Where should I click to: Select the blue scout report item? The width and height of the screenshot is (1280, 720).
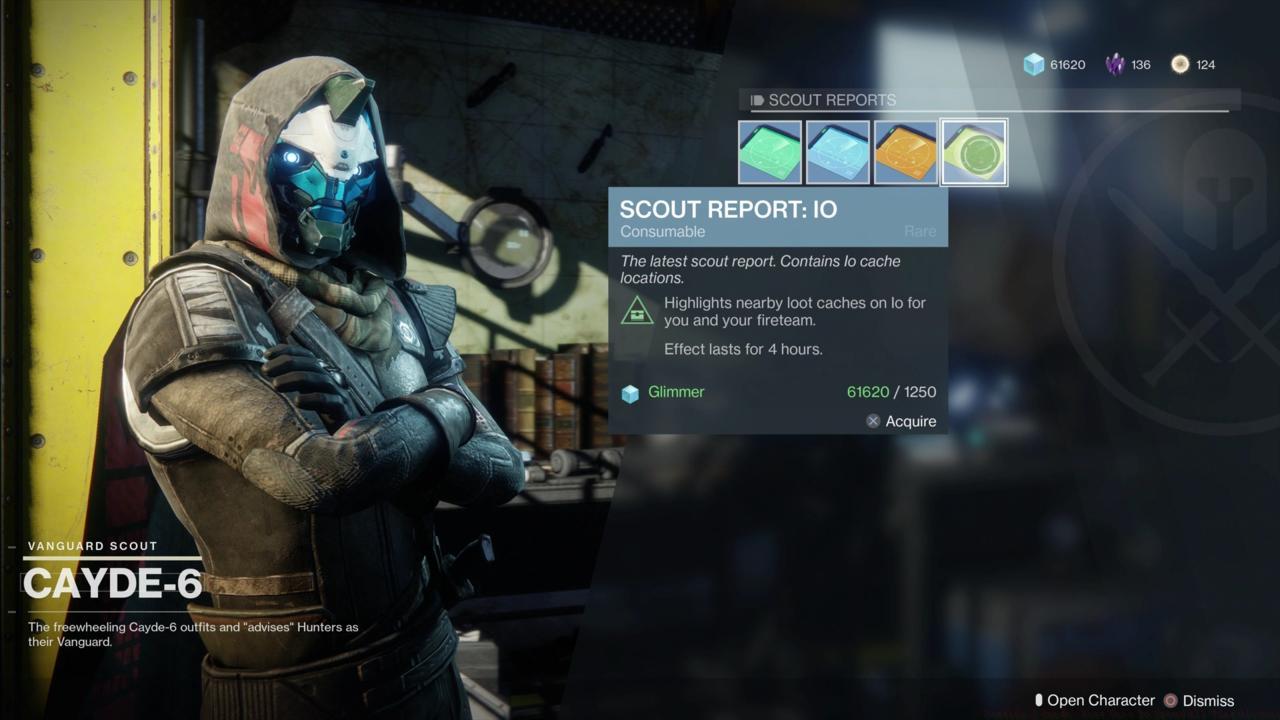click(838, 152)
